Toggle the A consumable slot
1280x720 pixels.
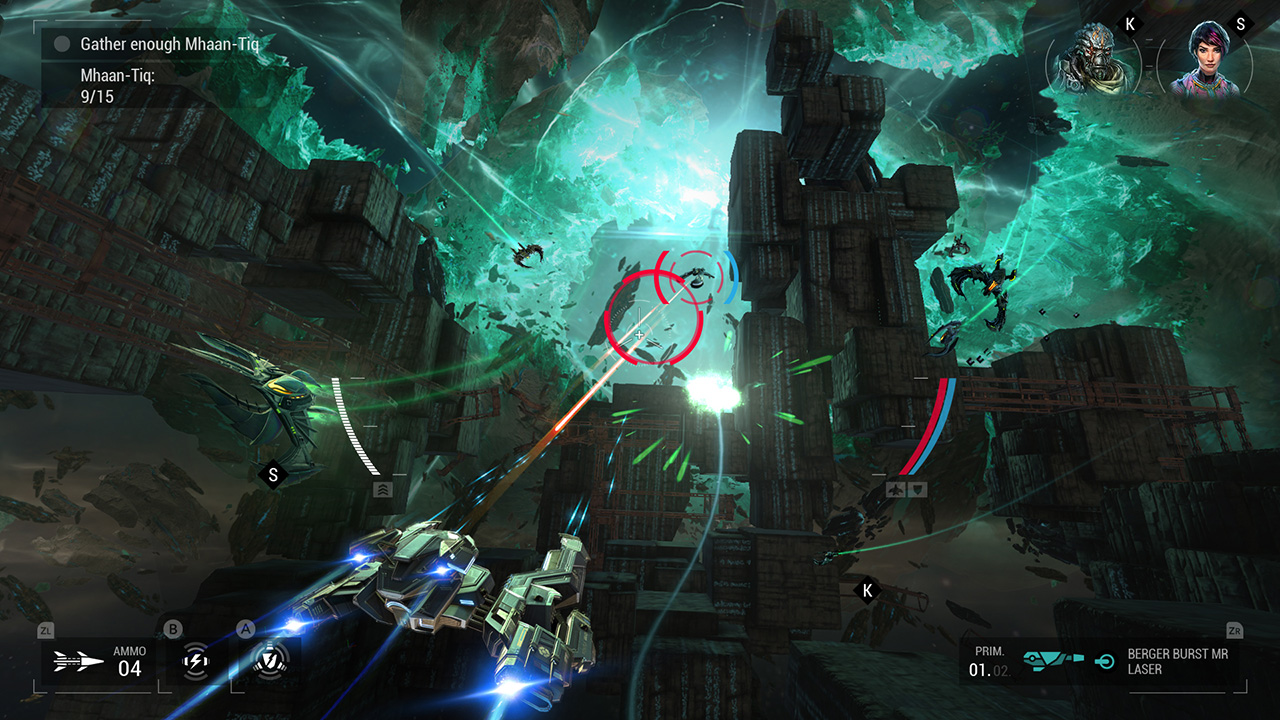244,628
